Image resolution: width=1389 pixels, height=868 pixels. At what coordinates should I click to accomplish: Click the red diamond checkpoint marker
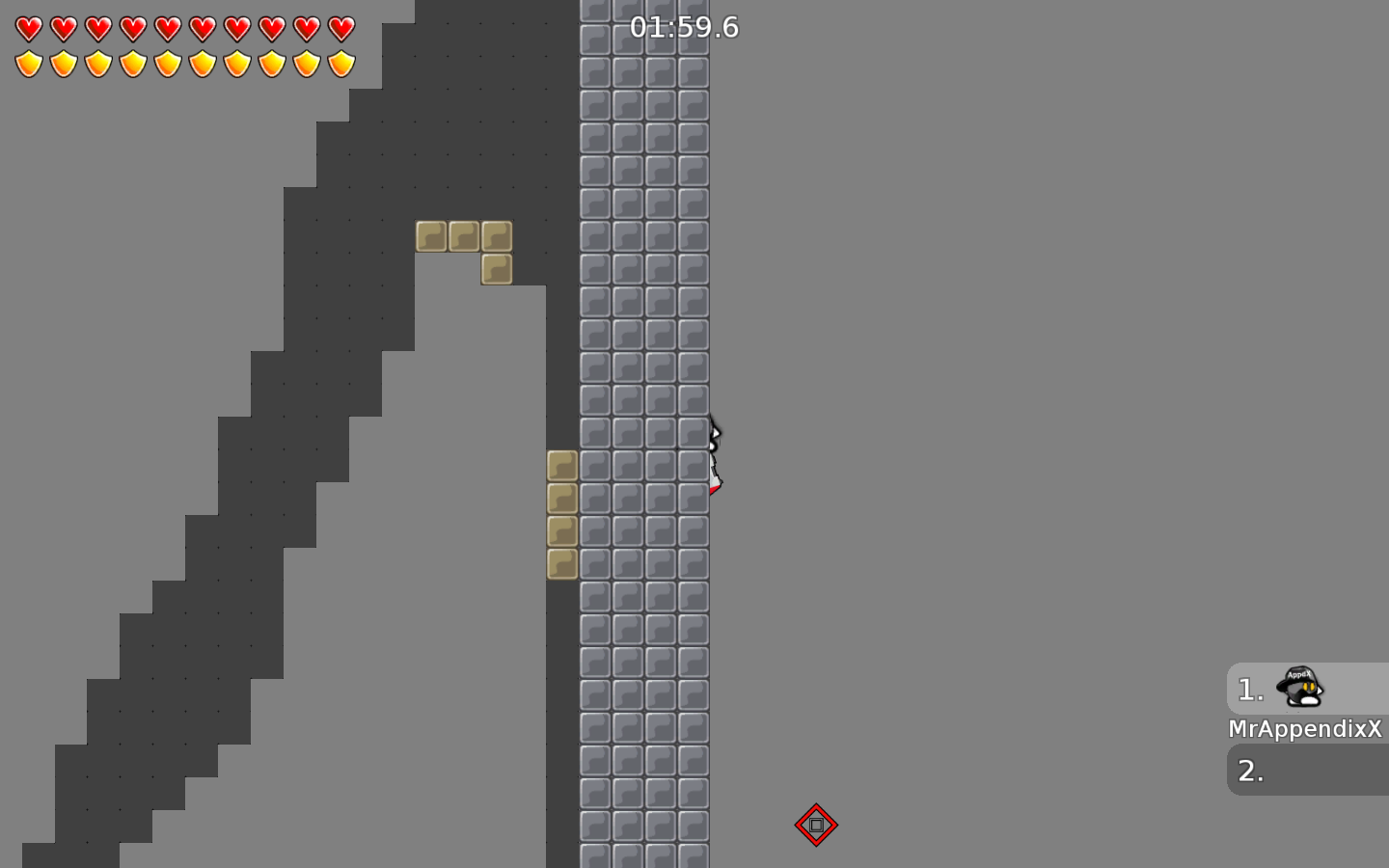(x=816, y=825)
